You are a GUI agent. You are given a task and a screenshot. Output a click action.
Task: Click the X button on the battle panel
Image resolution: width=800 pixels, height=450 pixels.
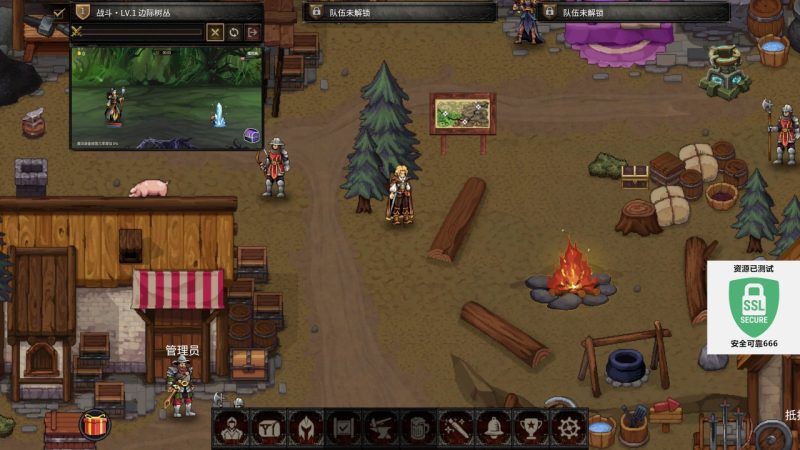215,32
